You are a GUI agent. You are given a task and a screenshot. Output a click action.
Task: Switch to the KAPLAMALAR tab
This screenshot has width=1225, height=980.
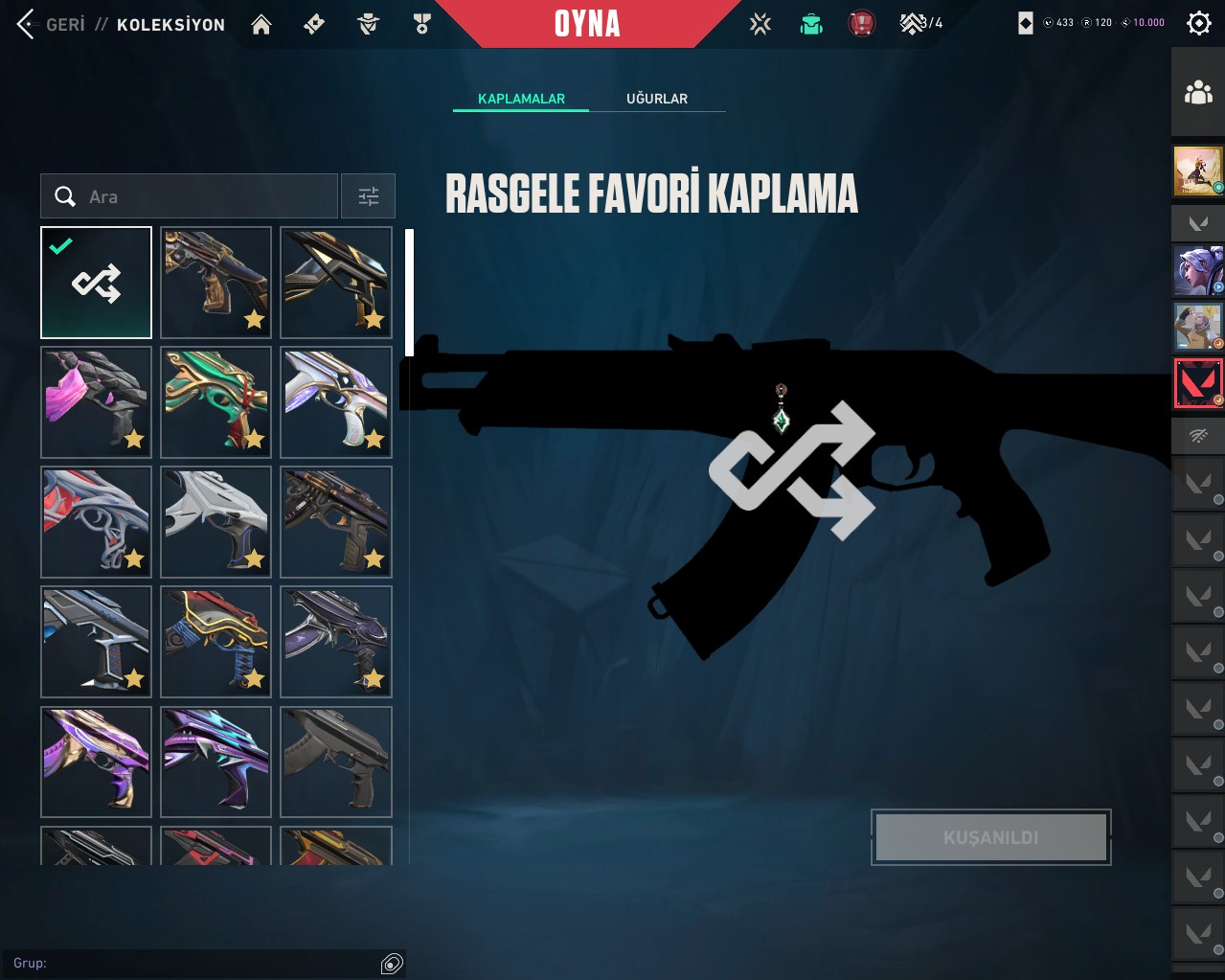521,99
